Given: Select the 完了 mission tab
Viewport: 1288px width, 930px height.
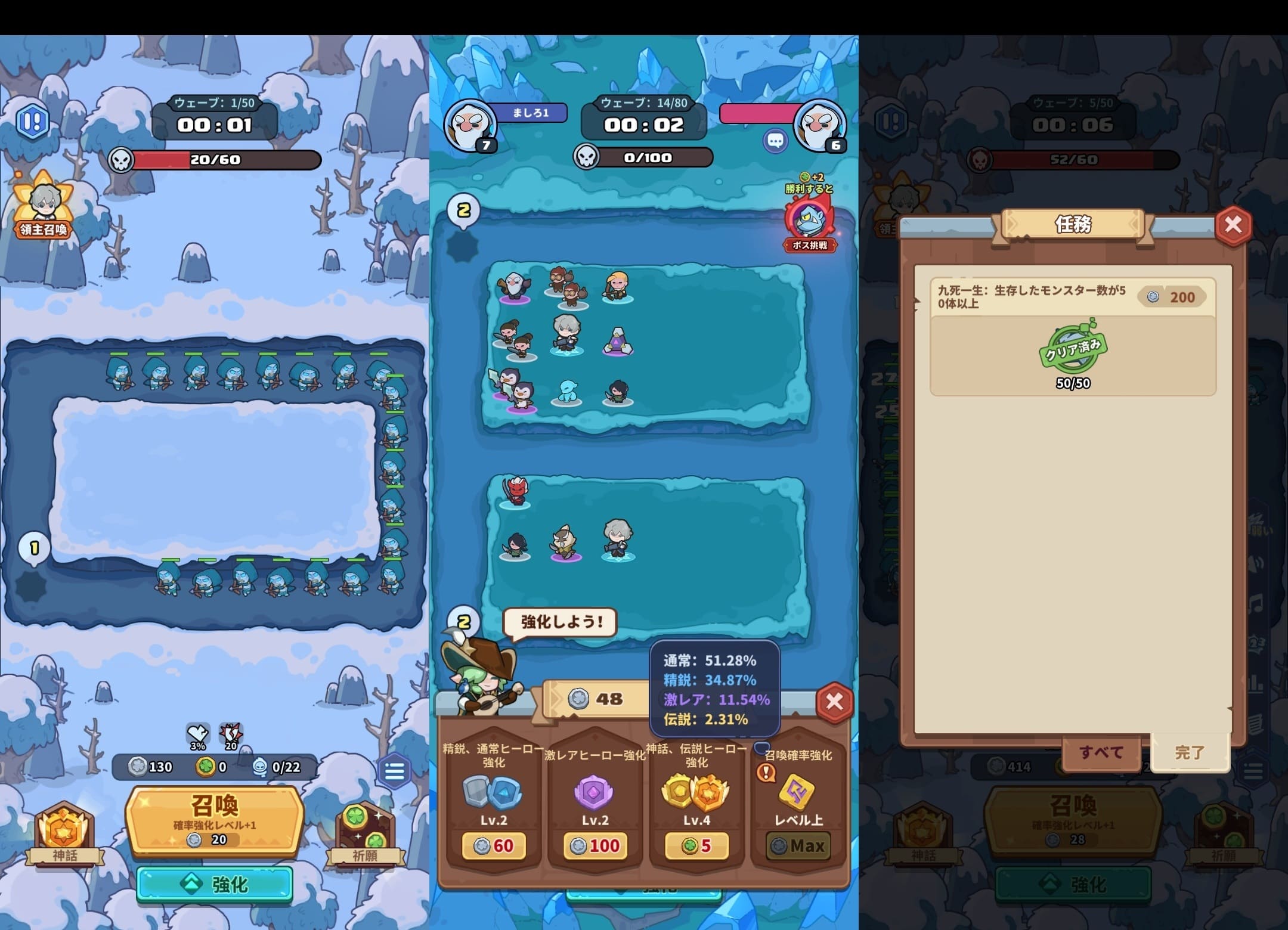Looking at the screenshot, I should (1190, 752).
